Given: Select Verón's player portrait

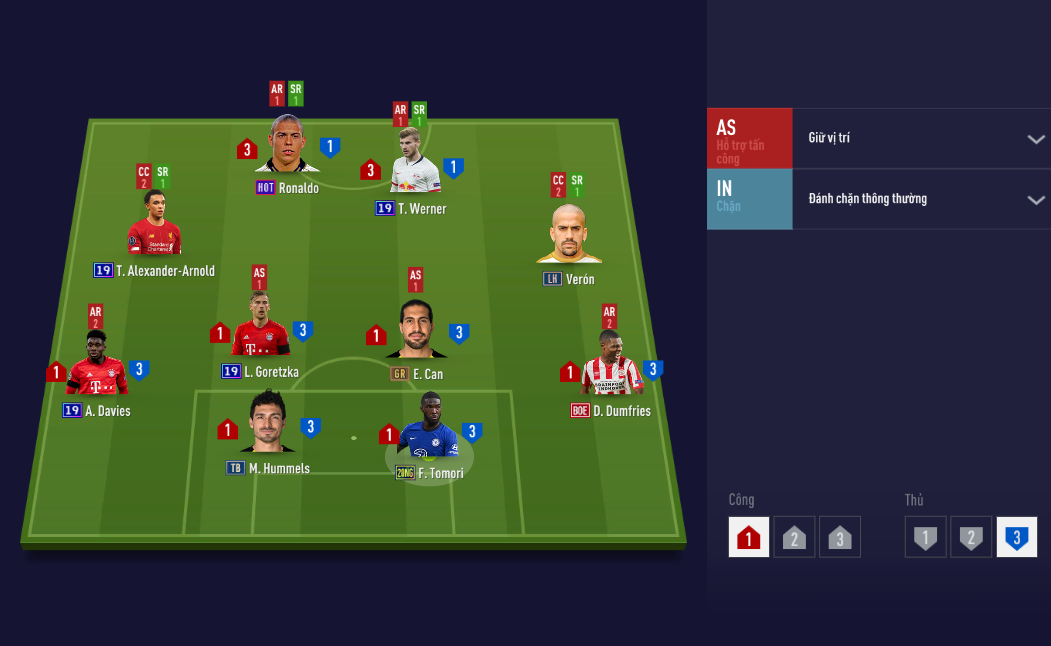Looking at the screenshot, I should click(568, 234).
